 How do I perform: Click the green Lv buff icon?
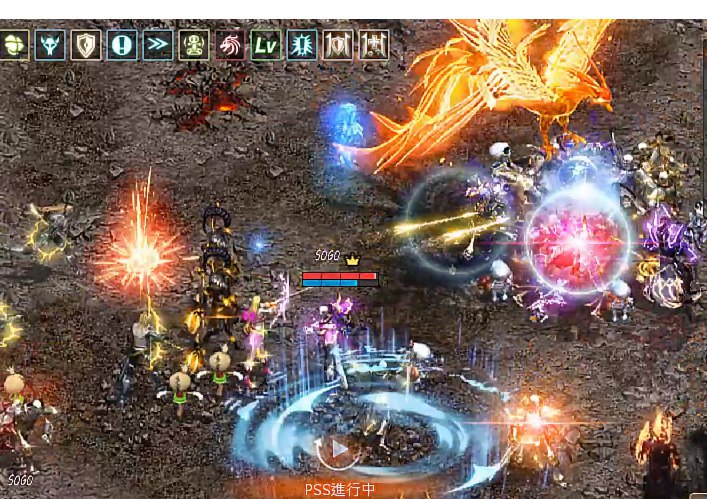coord(266,45)
